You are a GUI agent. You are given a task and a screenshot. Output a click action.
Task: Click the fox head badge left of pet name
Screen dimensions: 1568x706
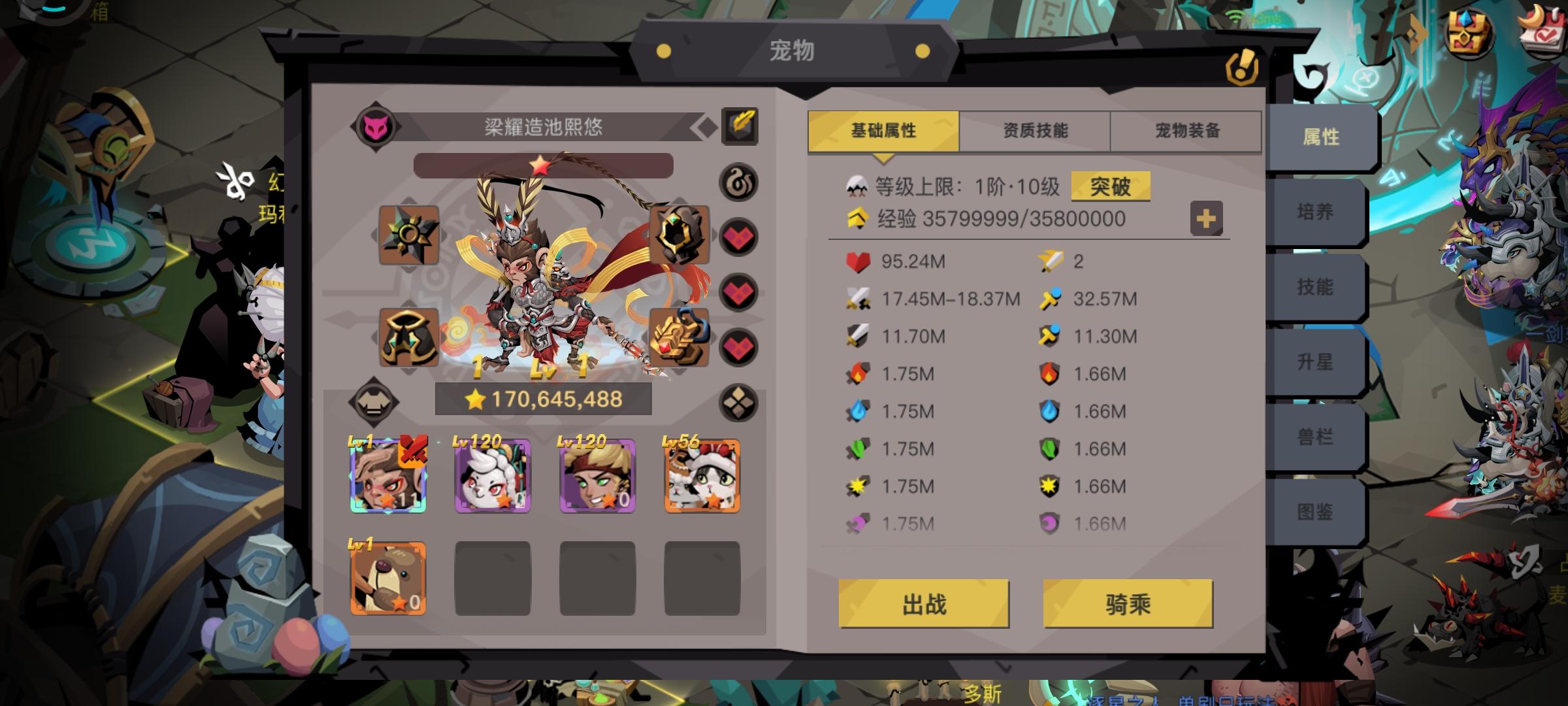377,126
